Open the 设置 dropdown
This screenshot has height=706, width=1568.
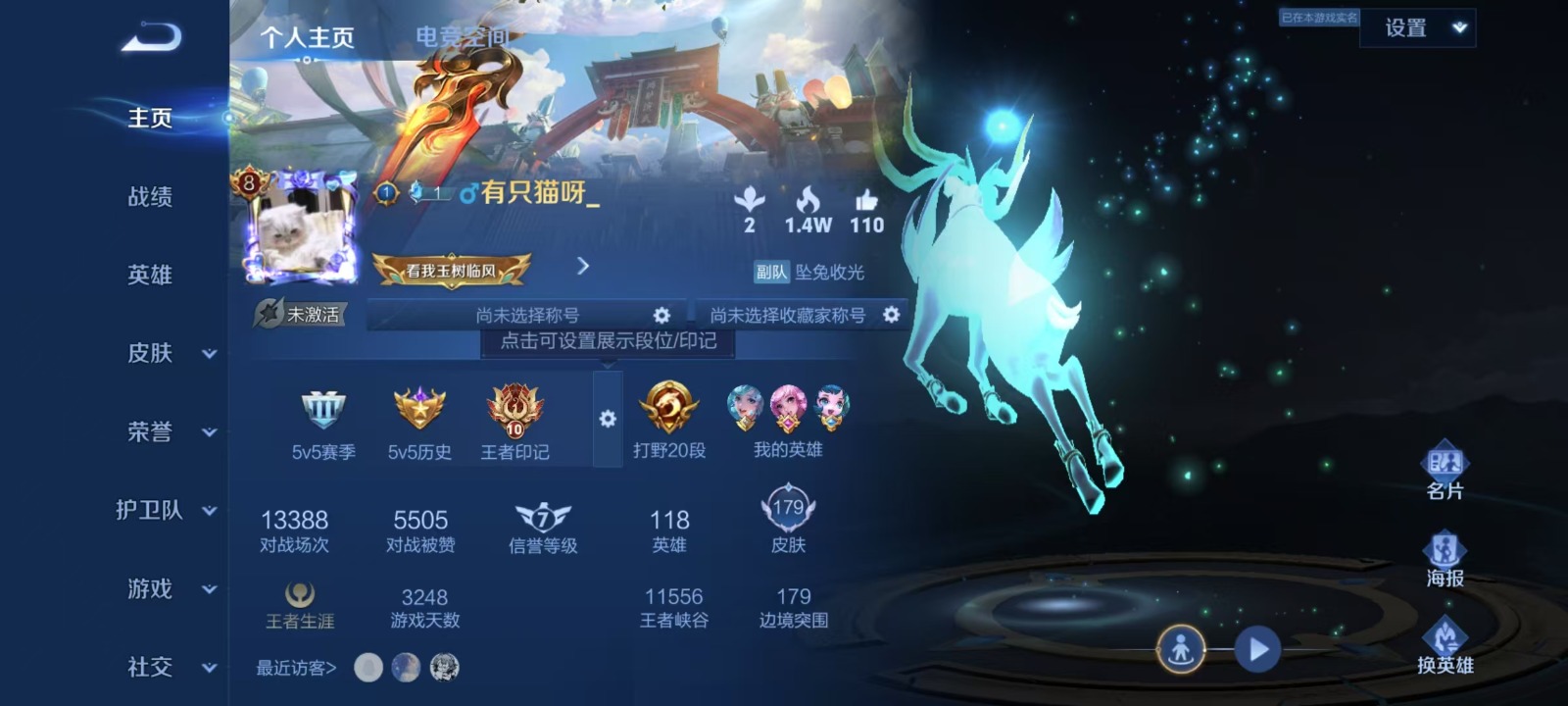point(1417,28)
